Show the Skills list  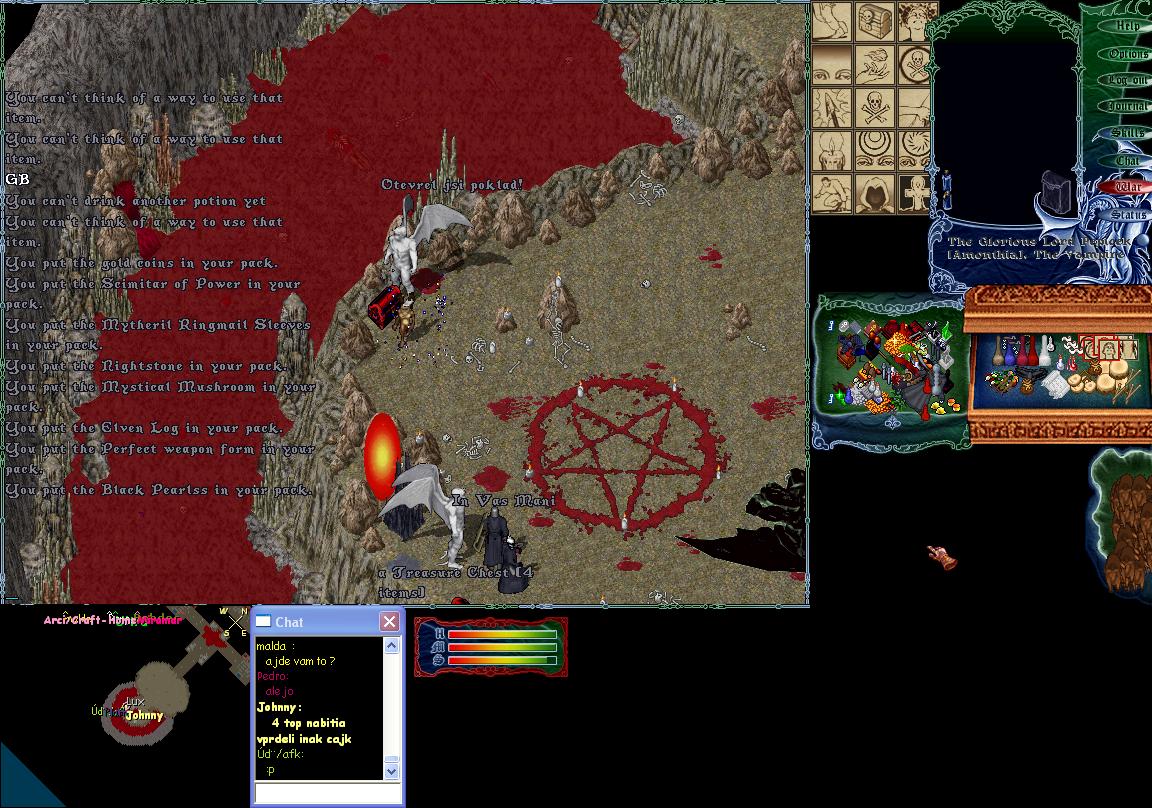click(1127, 133)
